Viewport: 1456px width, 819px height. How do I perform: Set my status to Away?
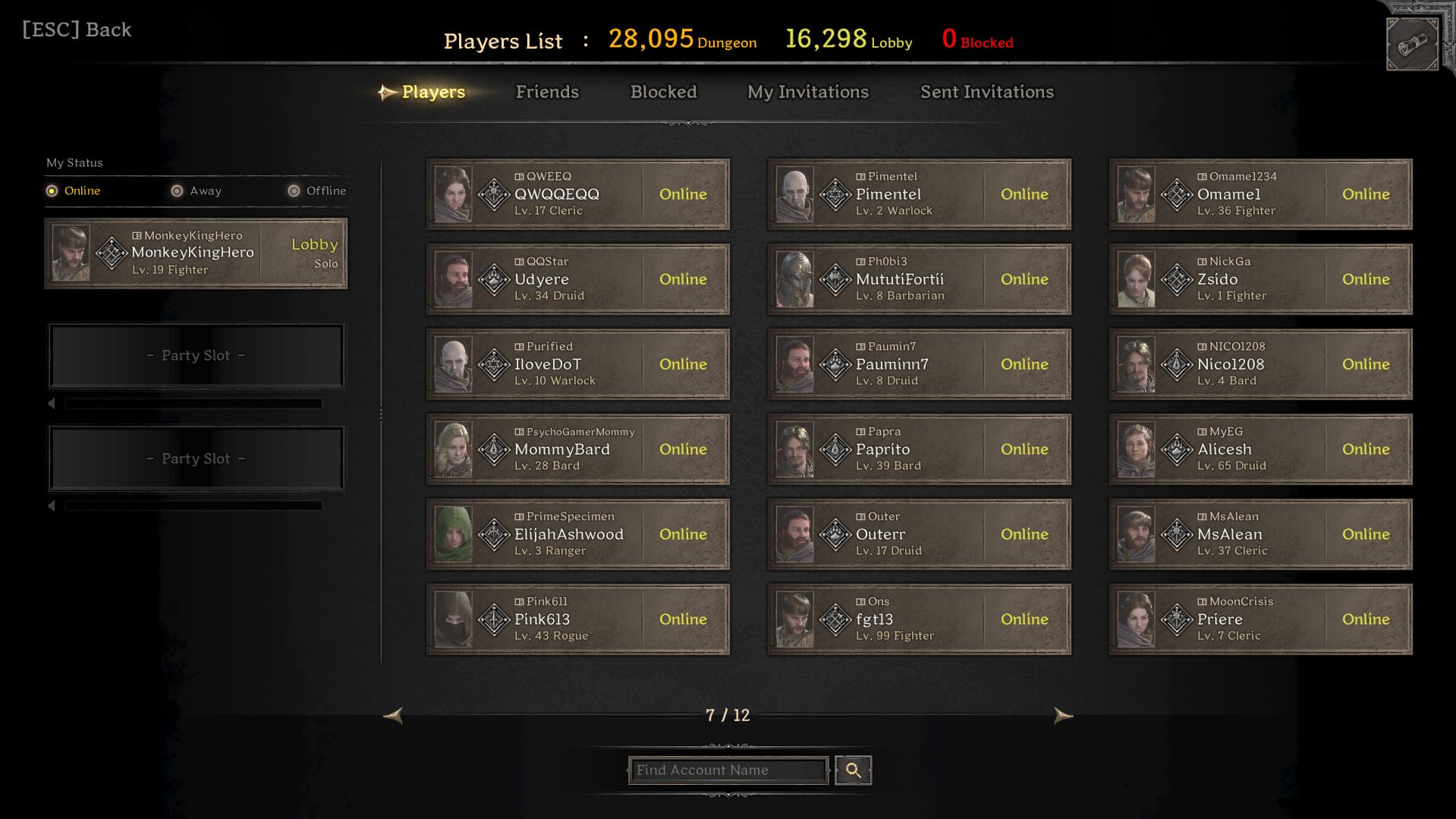pyautogui.click(x=178, y=191)
